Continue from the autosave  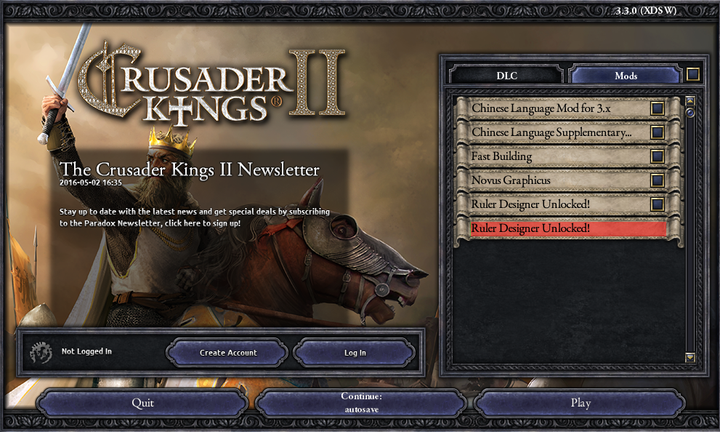(x=360, y=403)
